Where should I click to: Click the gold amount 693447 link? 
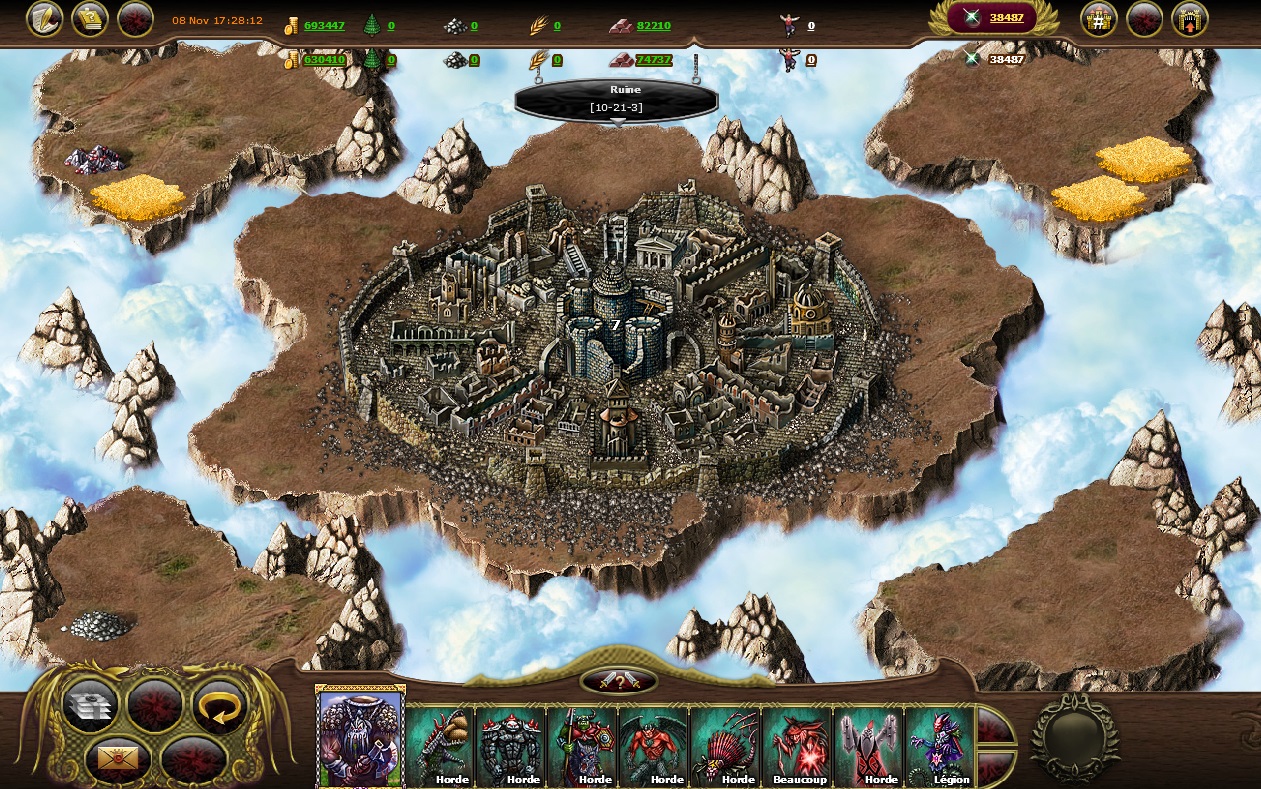(x=324, y=26)
